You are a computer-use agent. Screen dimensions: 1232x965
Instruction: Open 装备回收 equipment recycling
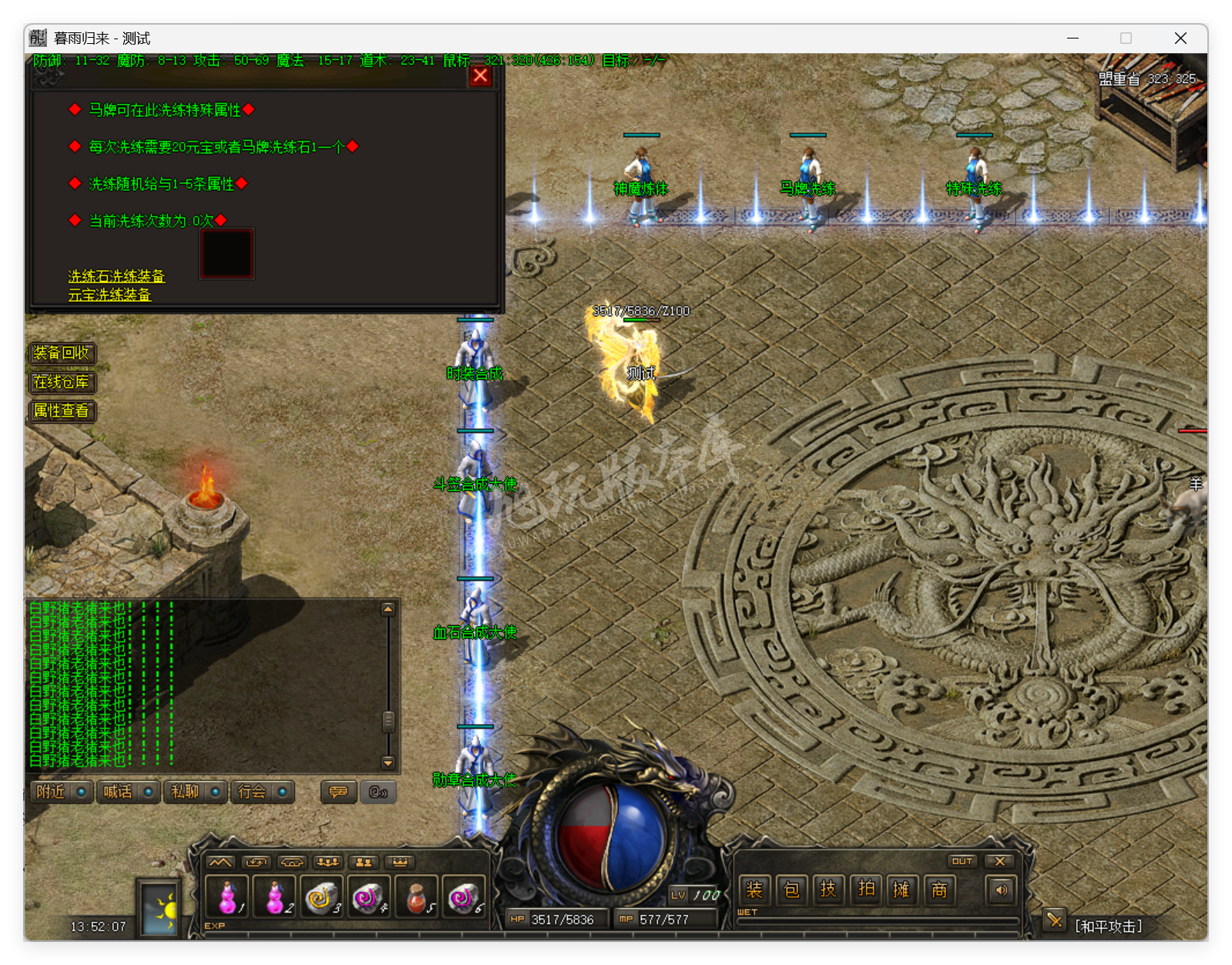[x=62, y=353]
